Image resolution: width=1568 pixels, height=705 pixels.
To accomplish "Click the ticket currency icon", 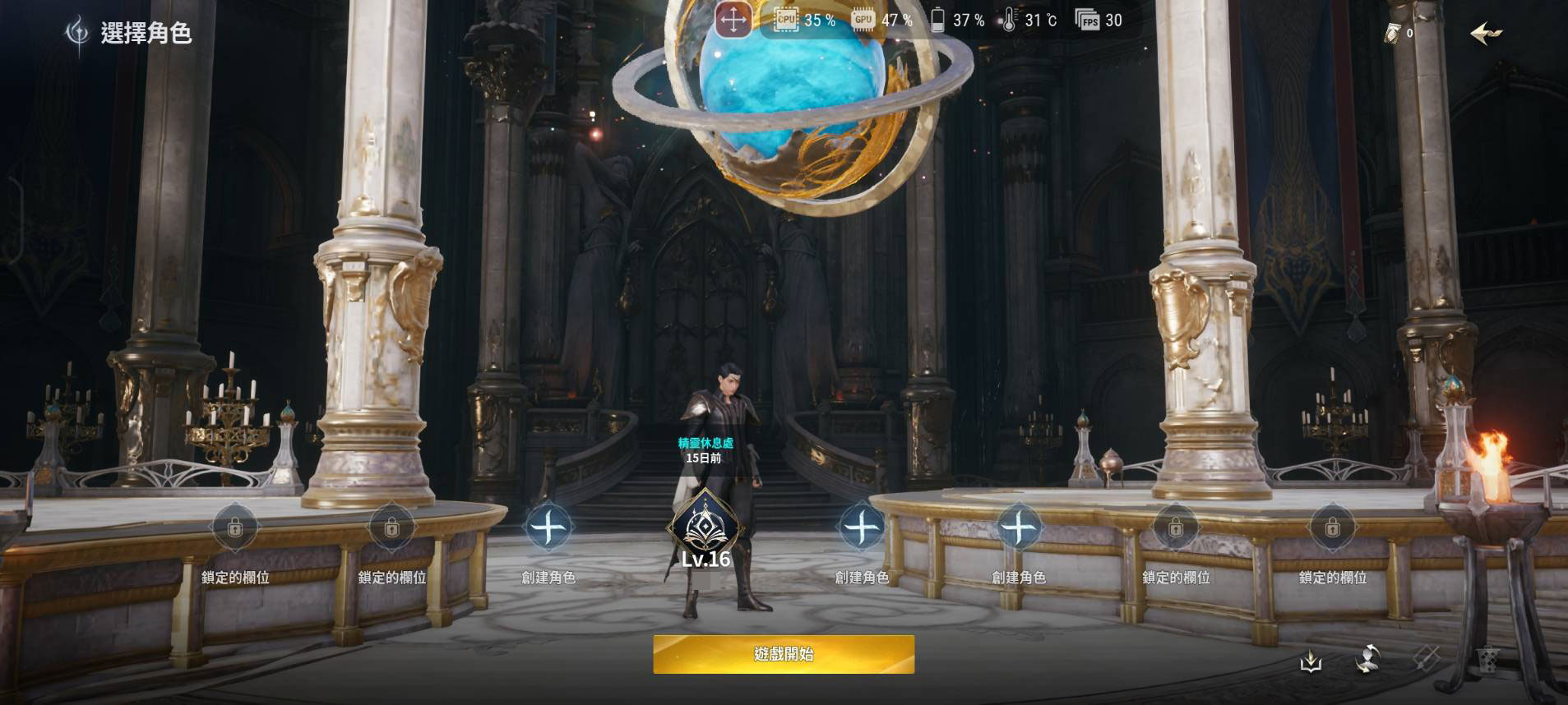I will 1393,34.
